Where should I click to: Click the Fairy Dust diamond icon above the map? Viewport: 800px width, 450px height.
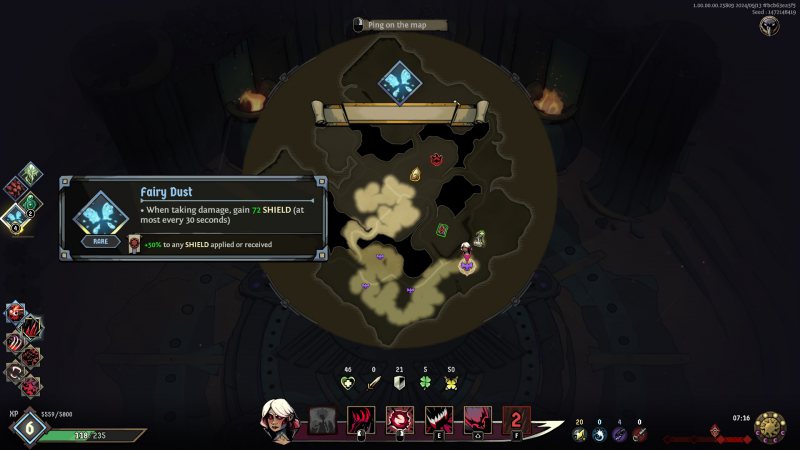pos(400,82)
